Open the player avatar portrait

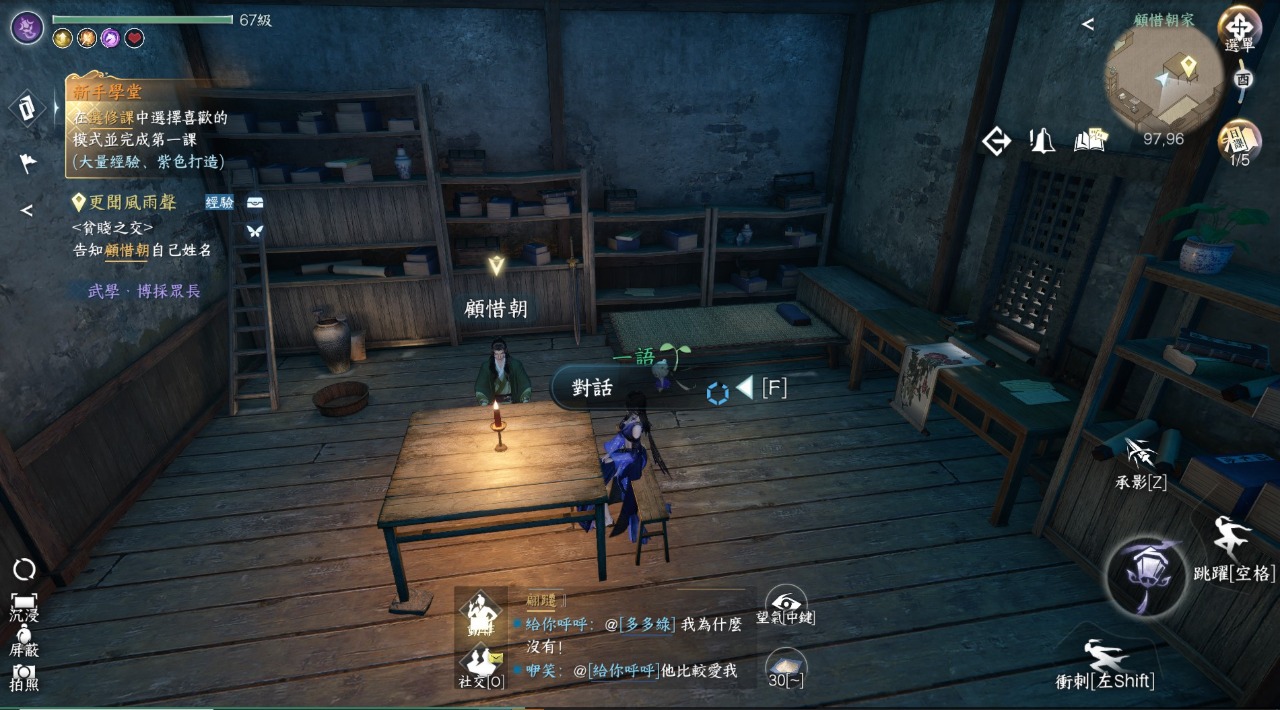(x=27, y=27)
